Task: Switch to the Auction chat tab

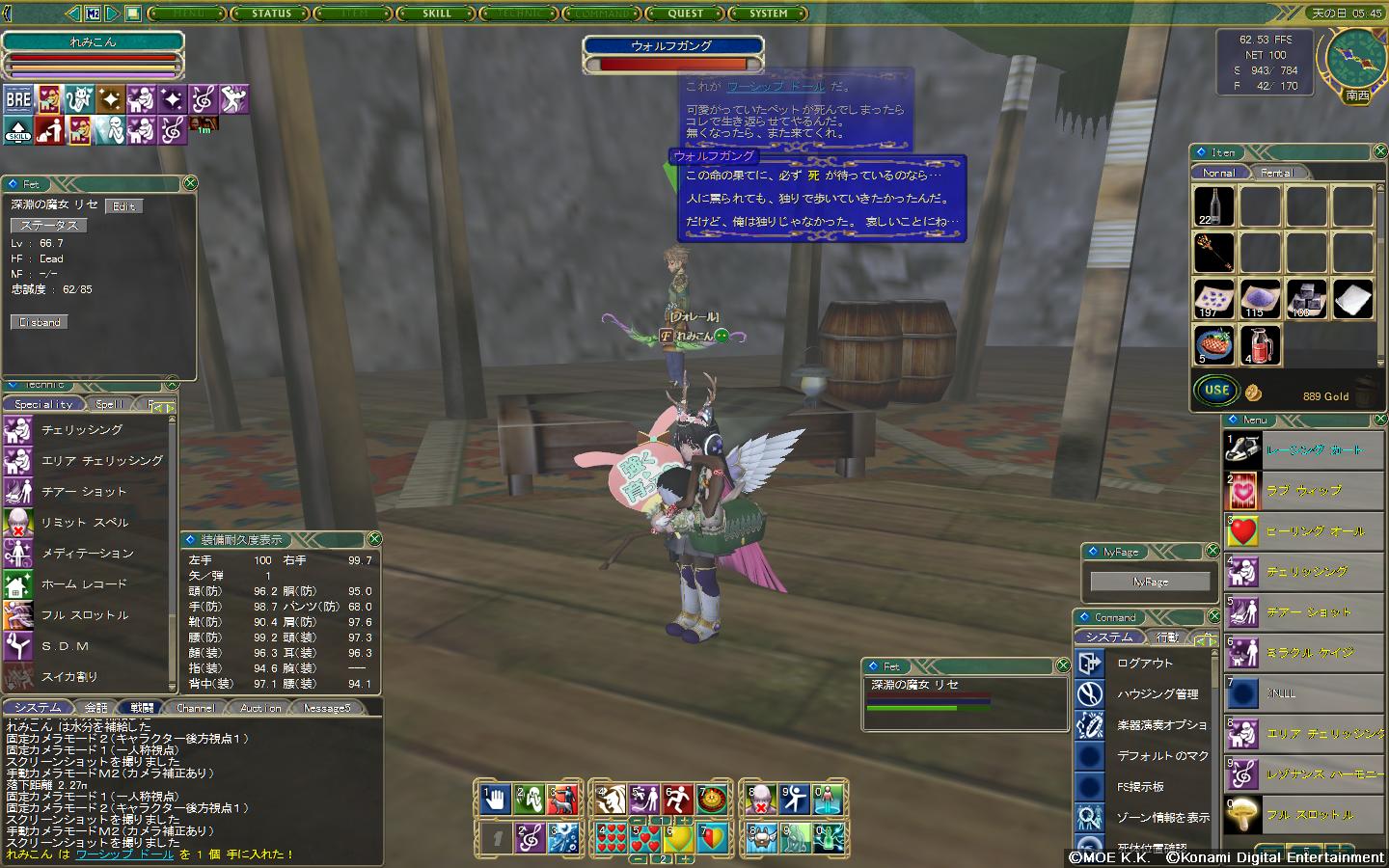Action: click(260, 708)
